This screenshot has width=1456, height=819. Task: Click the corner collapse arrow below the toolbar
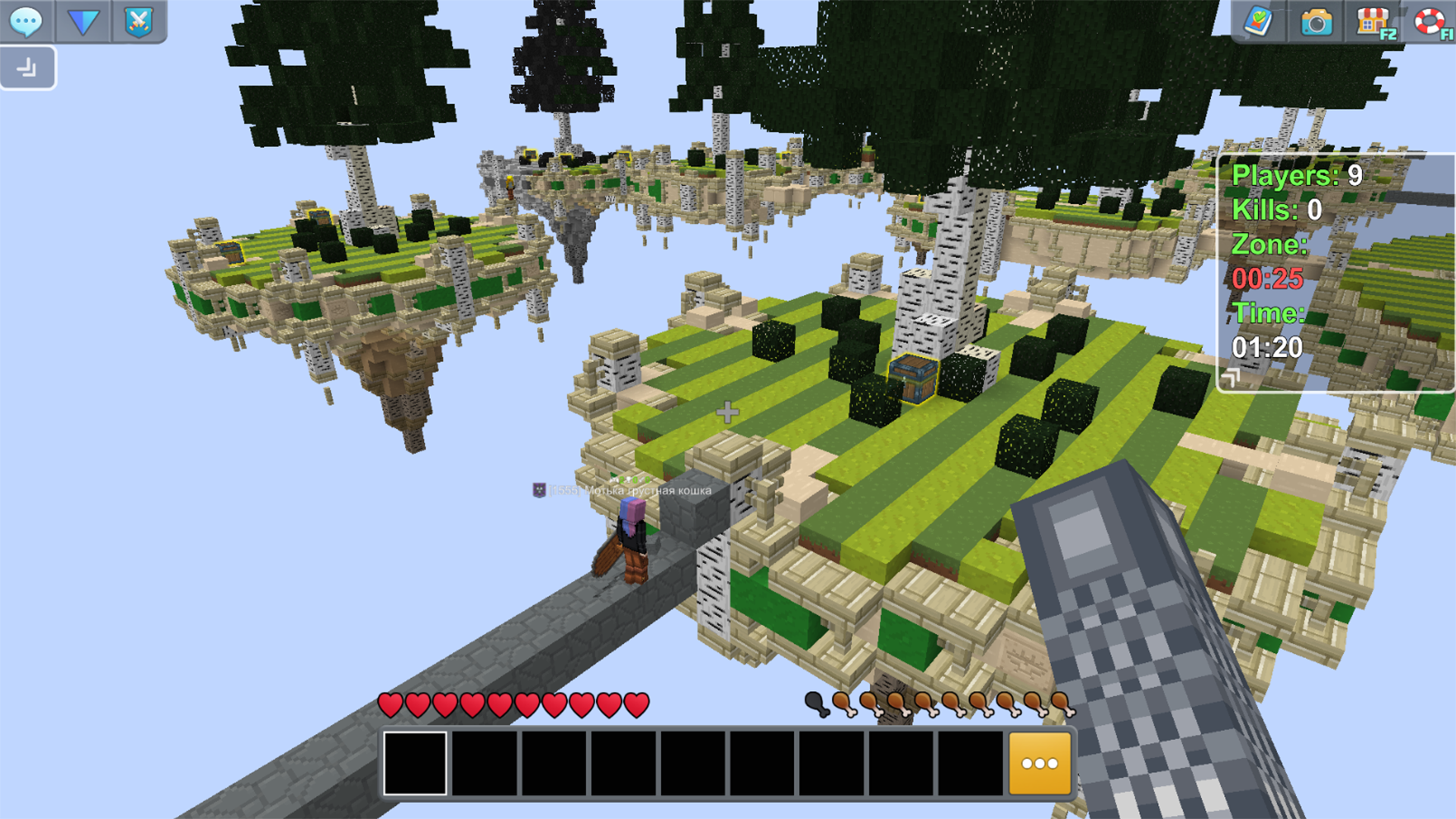27,67
